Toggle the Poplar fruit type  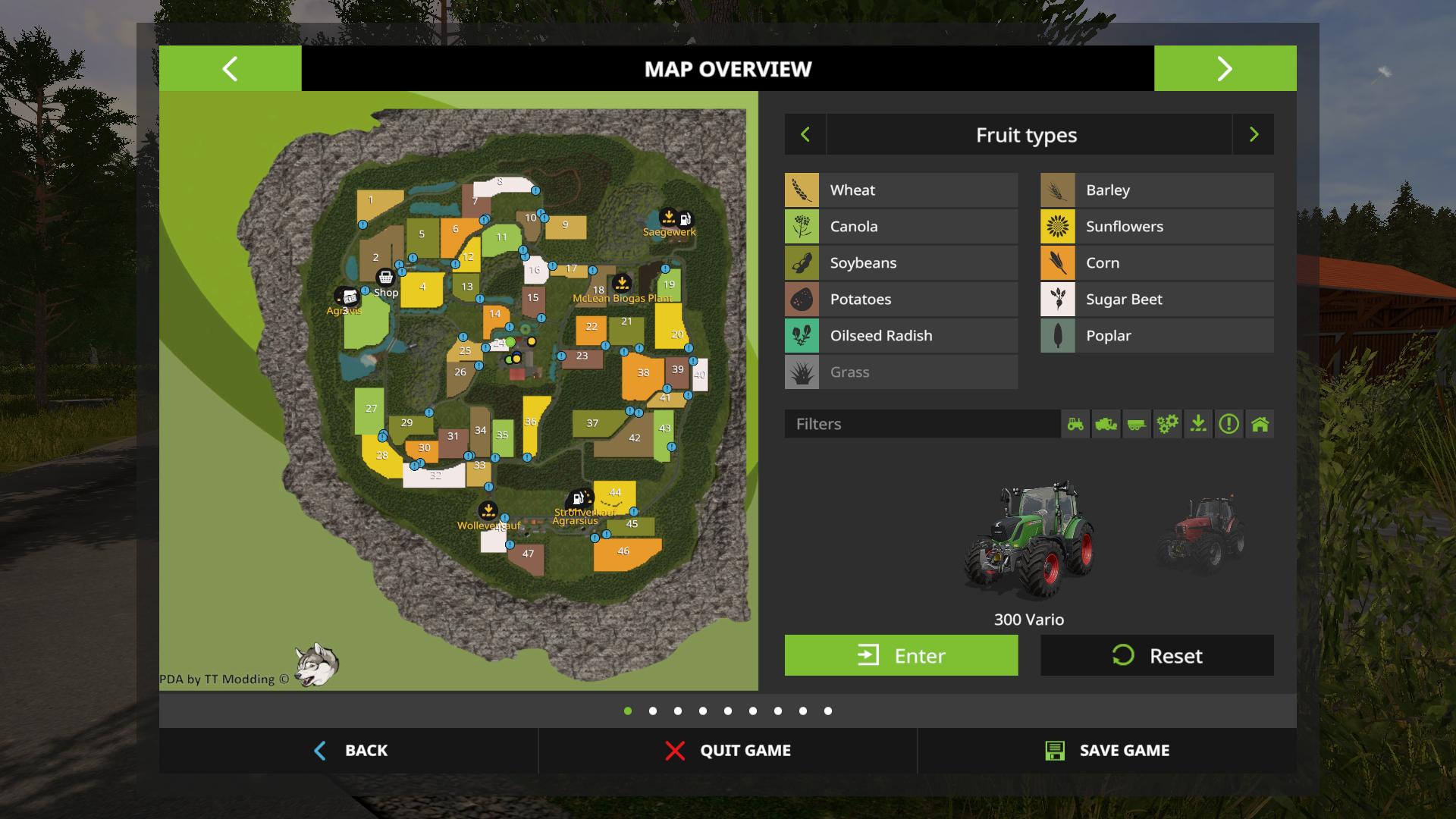tap(1156, 336)
